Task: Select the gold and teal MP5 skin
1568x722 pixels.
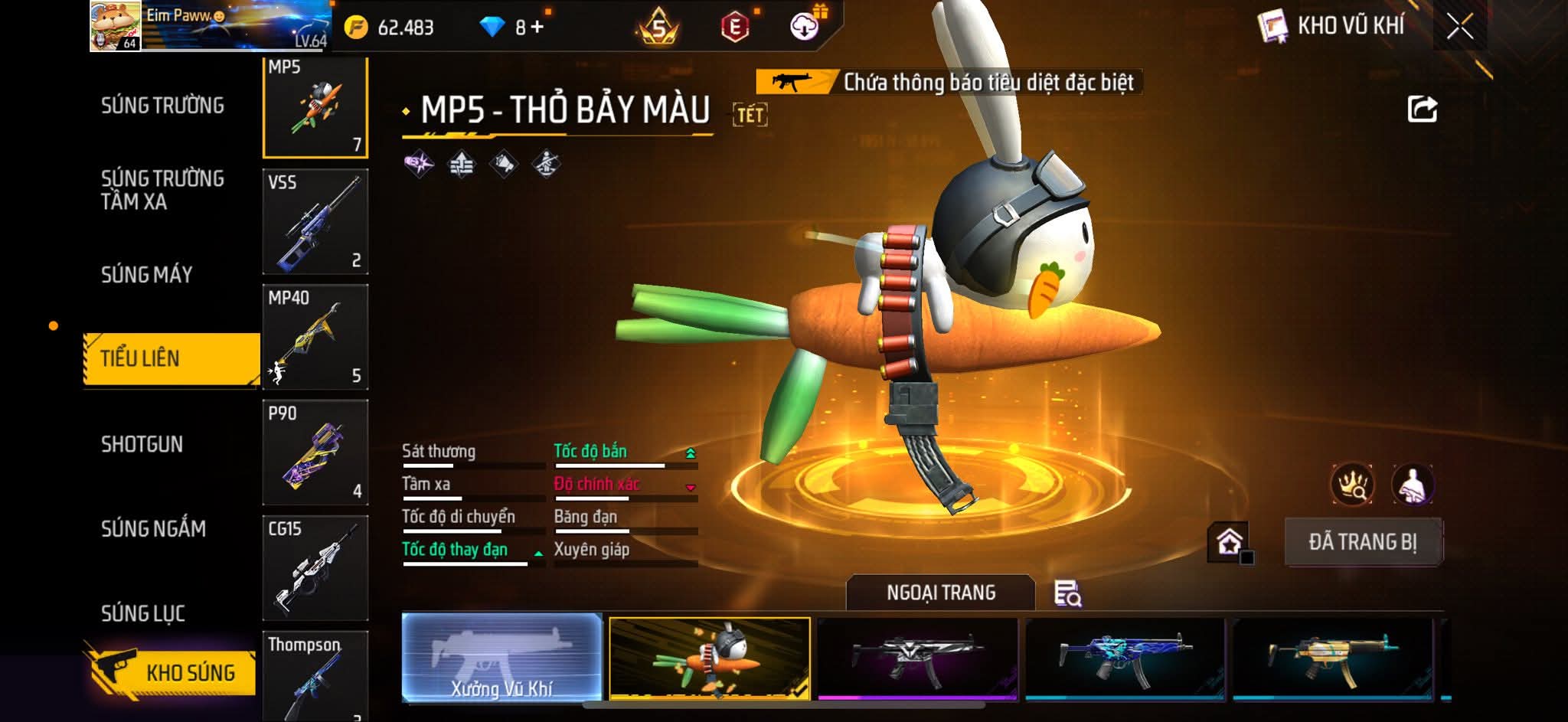Action: point(1332,658)
